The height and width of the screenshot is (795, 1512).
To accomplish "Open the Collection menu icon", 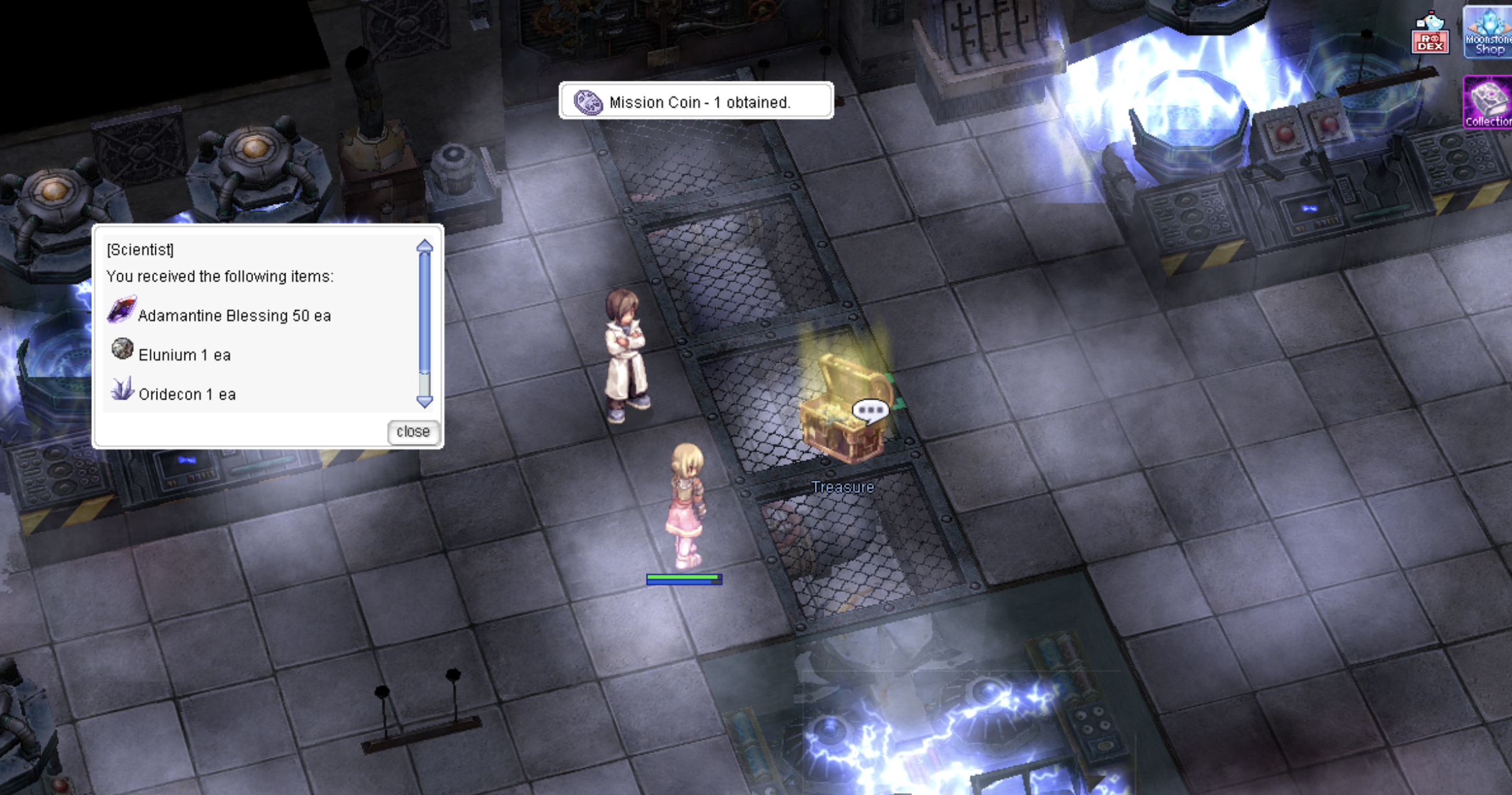I will click(1488, 102).
